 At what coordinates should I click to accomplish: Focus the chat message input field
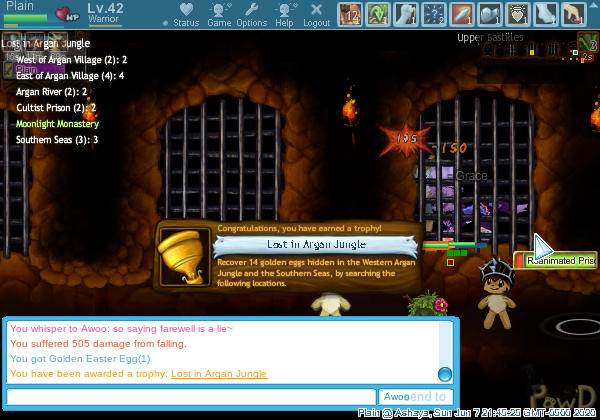[190, 397]
